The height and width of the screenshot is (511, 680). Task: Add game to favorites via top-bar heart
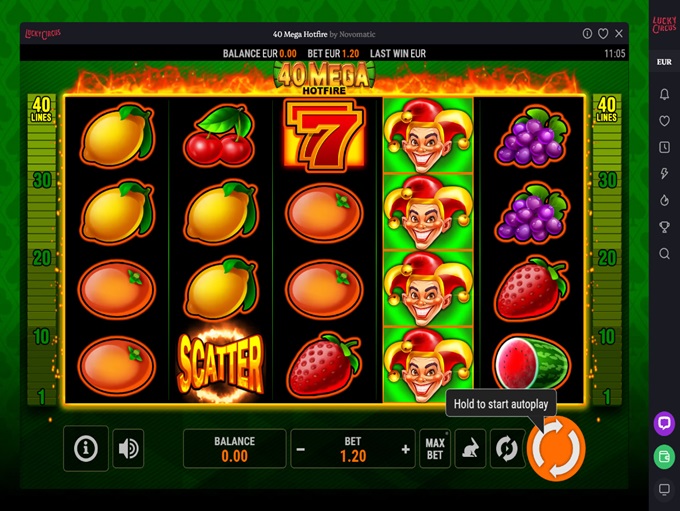coord(603,33)
